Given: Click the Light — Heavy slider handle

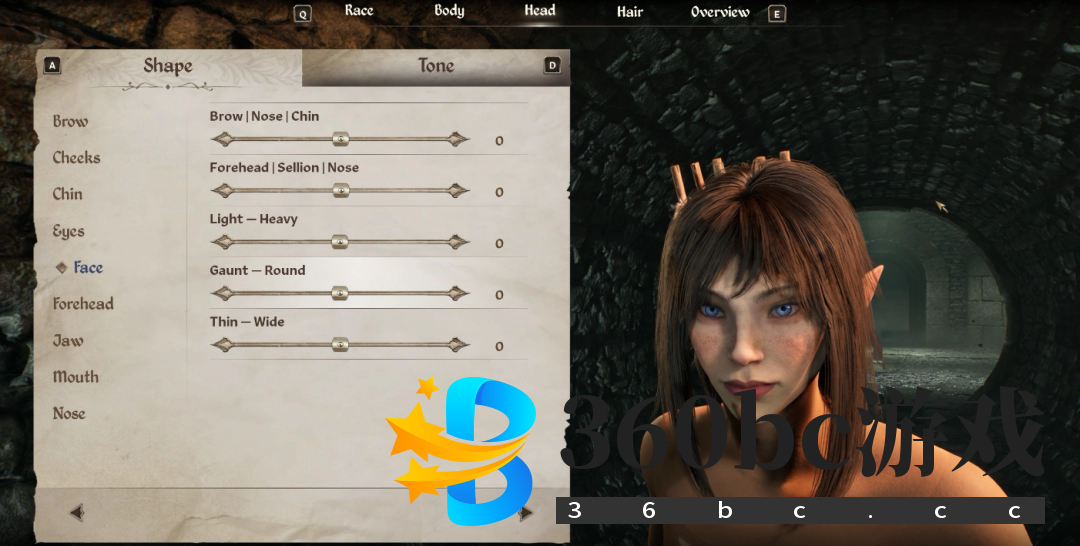Looking at the screenshot, I should tap(340, 242).
